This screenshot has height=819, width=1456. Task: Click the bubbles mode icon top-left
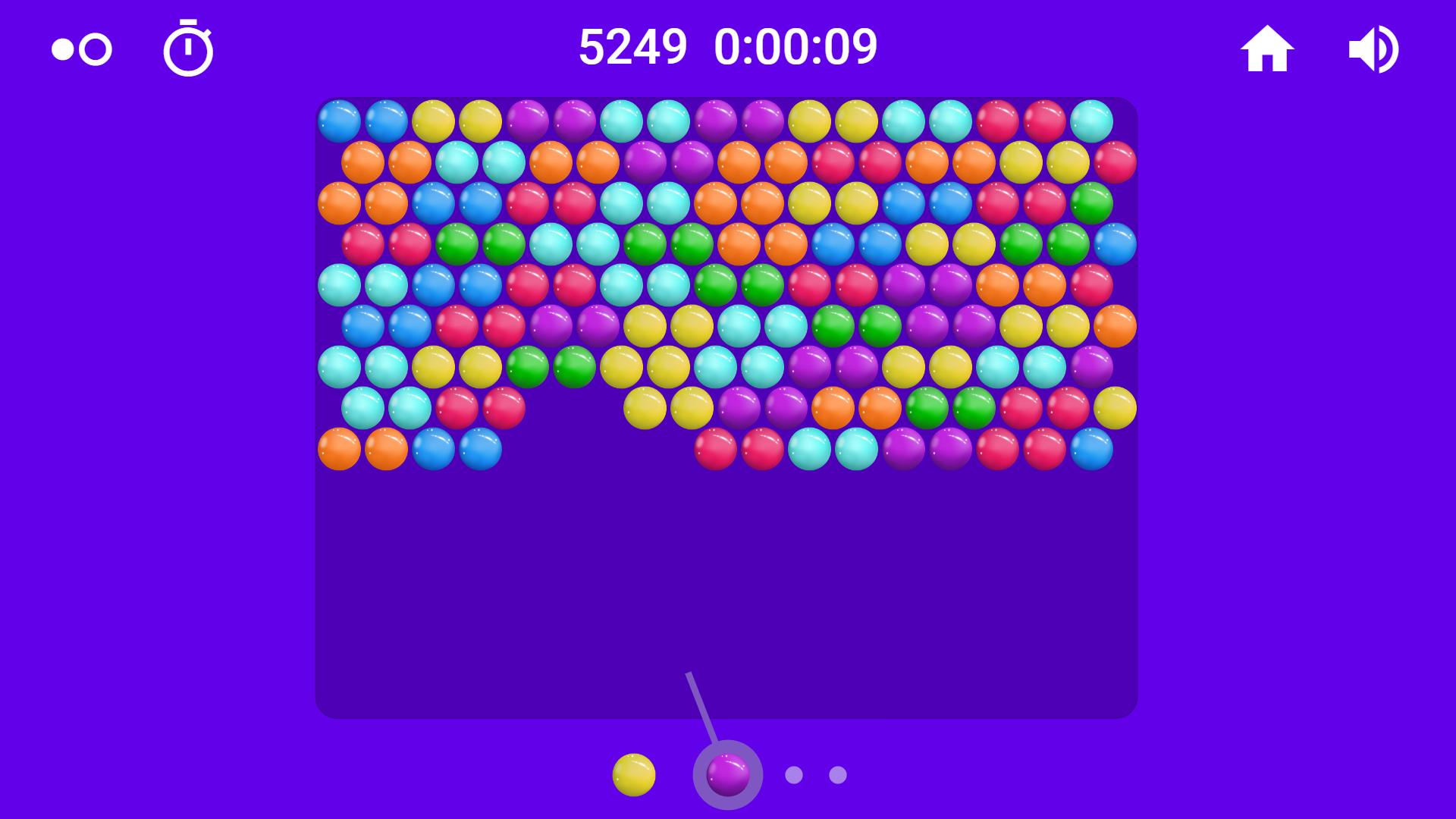80,48
